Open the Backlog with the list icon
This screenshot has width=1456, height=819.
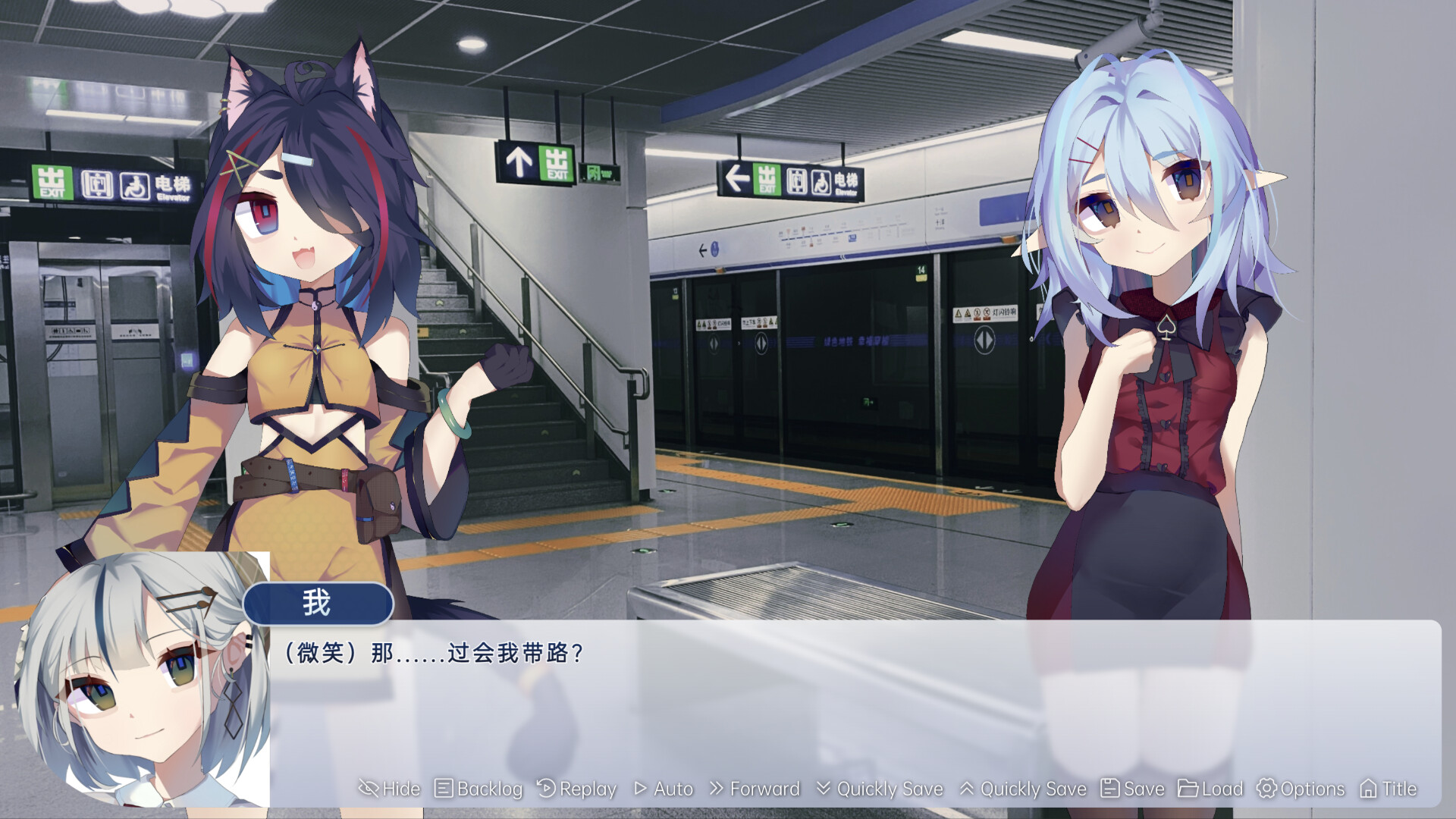(x=446, y=789)
